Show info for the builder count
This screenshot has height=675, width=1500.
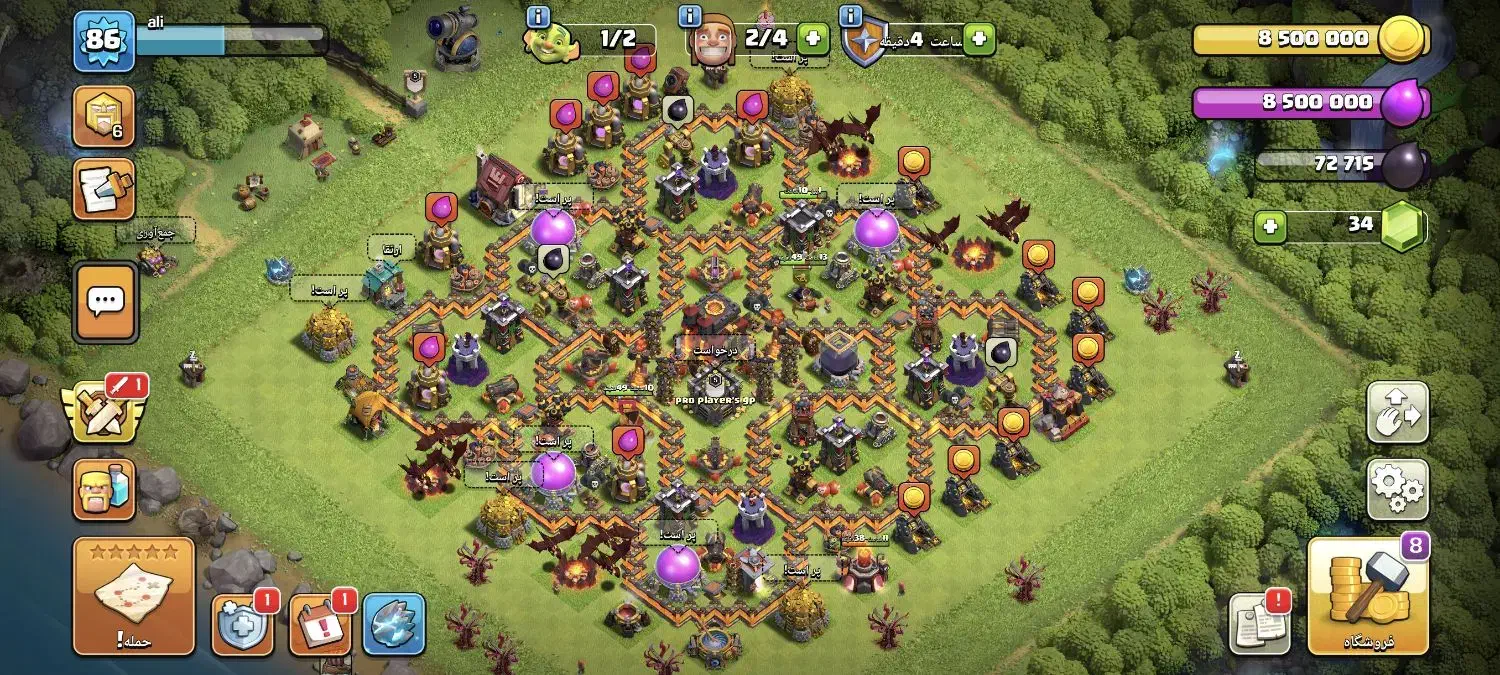tap(690, 17)
